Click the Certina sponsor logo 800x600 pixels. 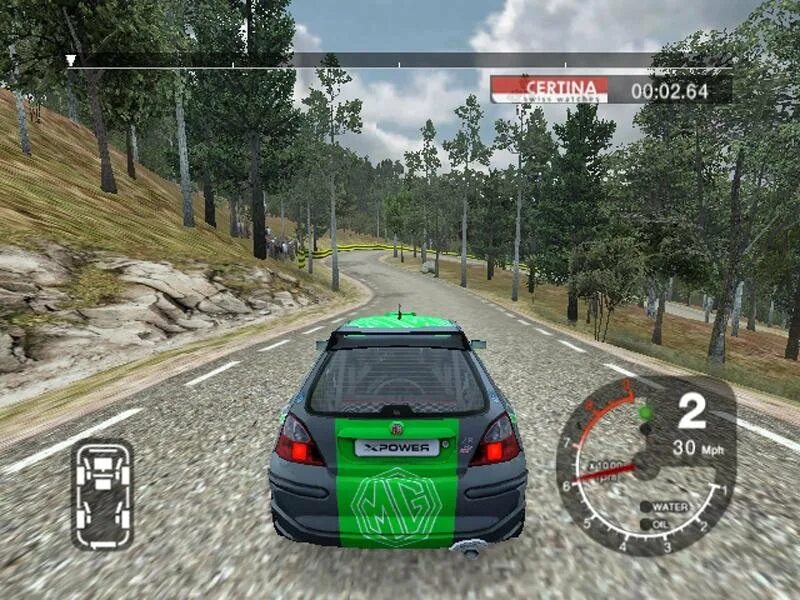coord(552,89)
